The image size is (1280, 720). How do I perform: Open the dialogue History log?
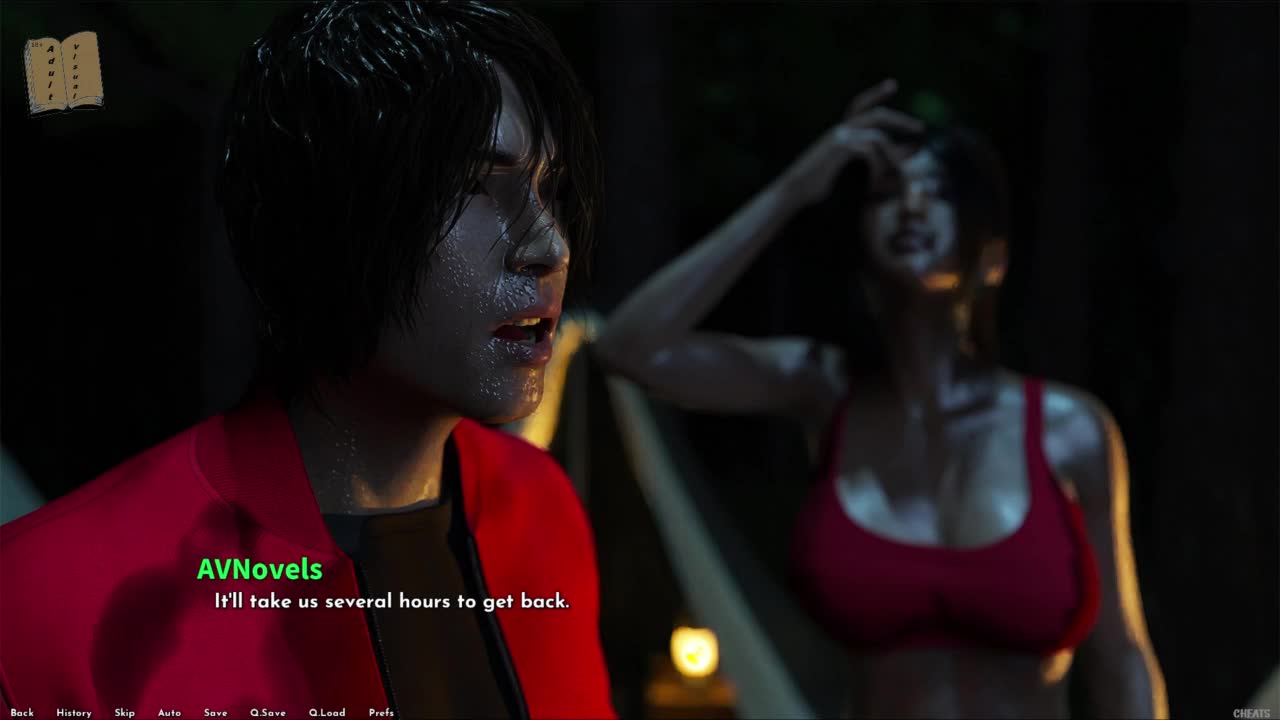[x=74, y=713]
